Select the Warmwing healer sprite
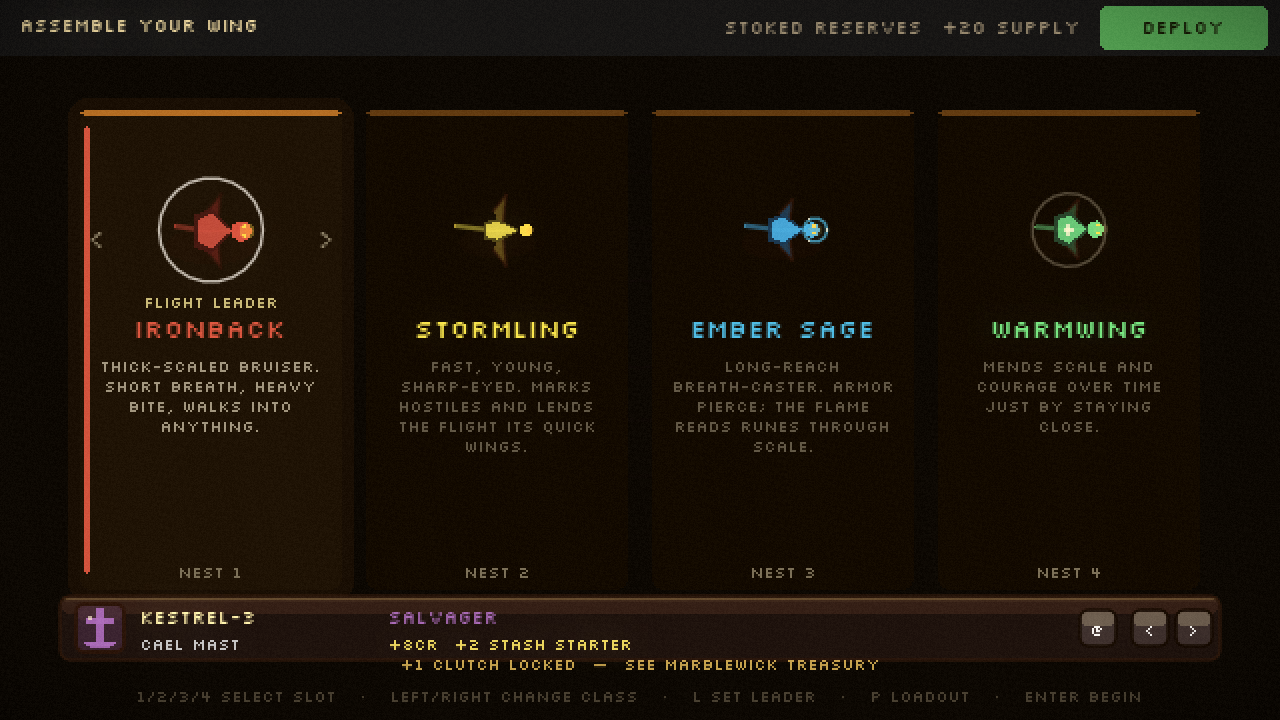Screen dimensions: 1280x720 pos(1068,230)
